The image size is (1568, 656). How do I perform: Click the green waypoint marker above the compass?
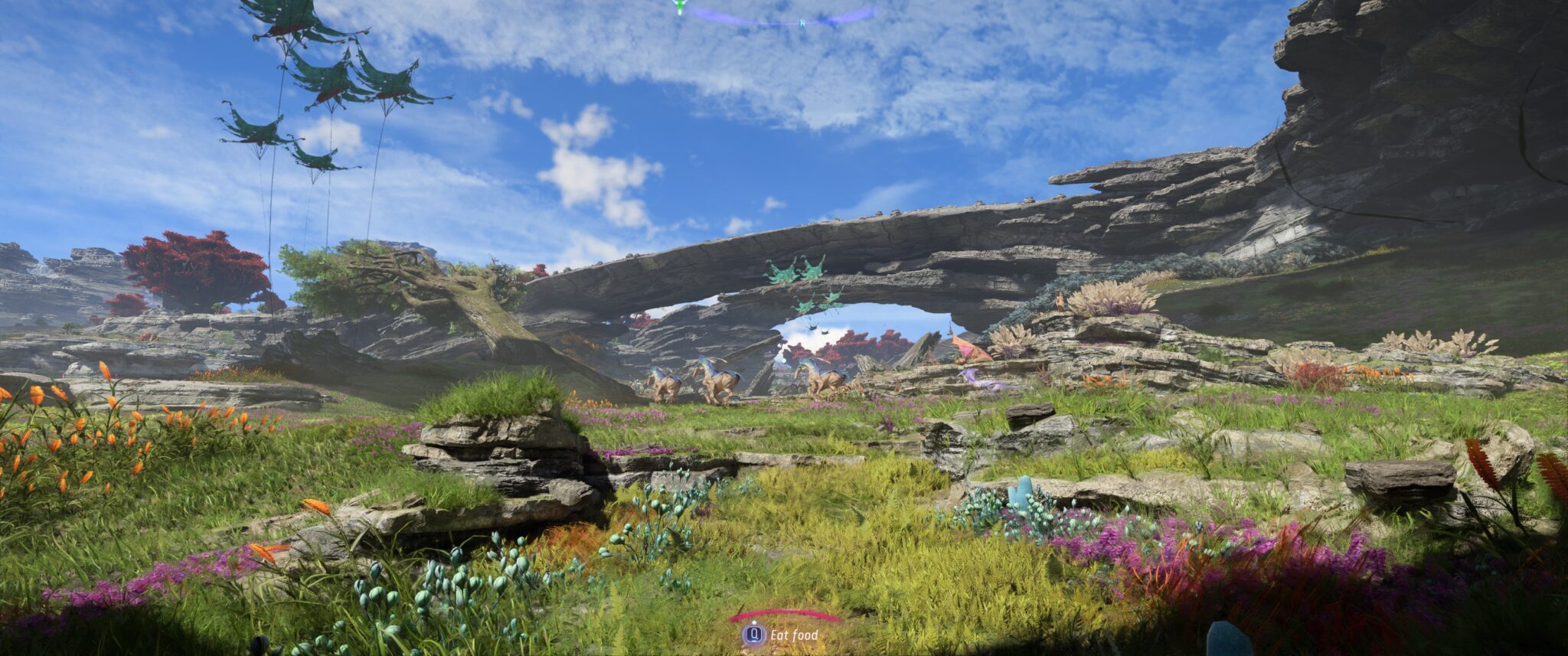[x=678, y=6]
